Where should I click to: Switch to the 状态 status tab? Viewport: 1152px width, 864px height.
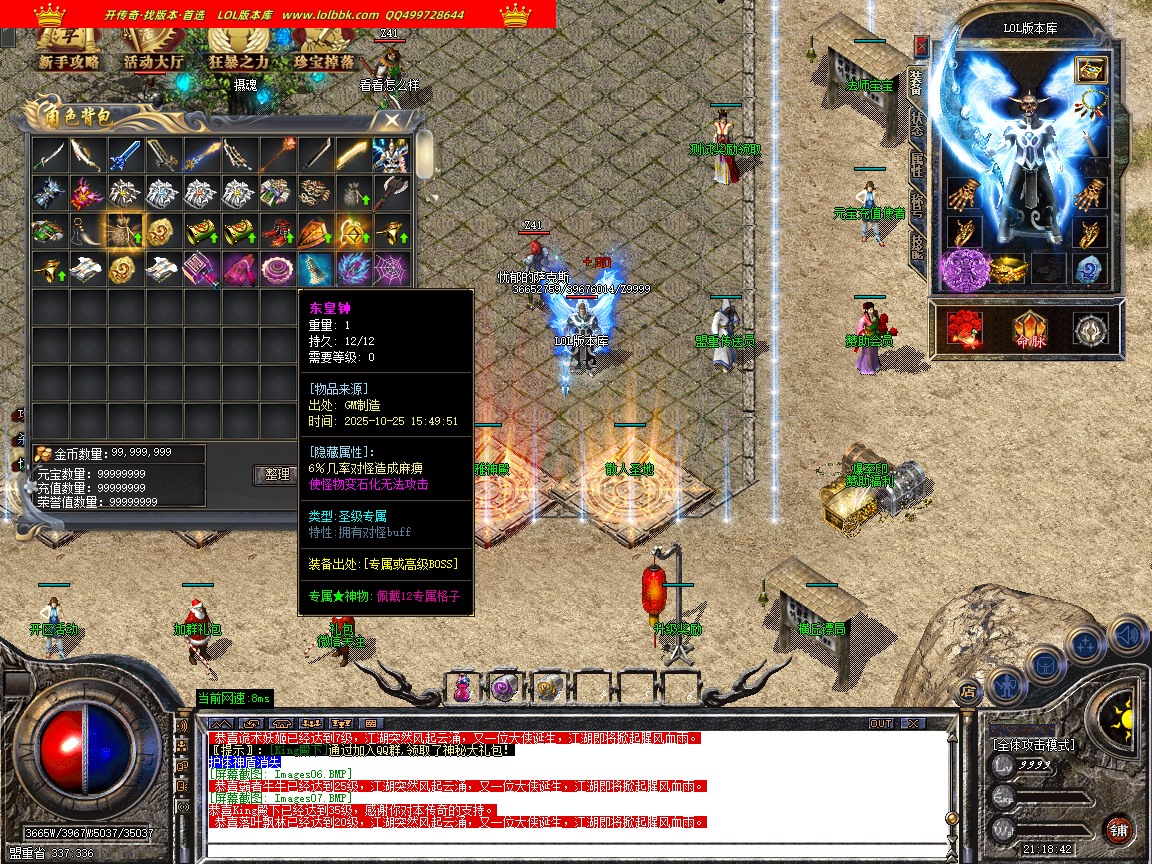pyautogui.click(x=917, y=124)
